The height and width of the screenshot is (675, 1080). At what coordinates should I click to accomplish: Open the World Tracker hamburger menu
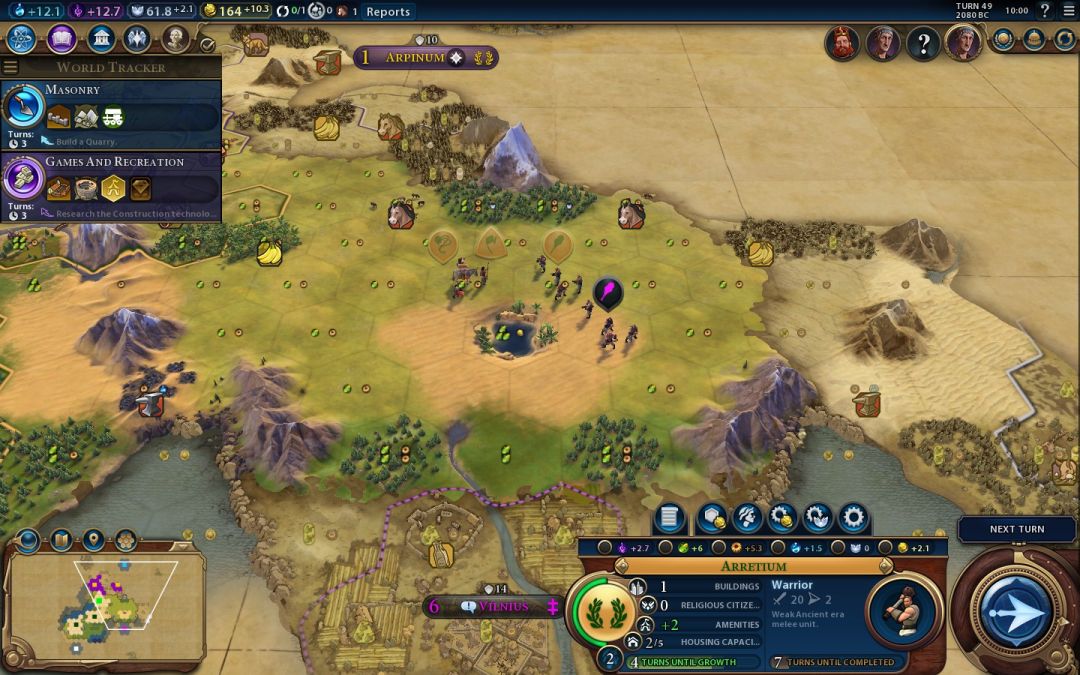tap(10, 67)
